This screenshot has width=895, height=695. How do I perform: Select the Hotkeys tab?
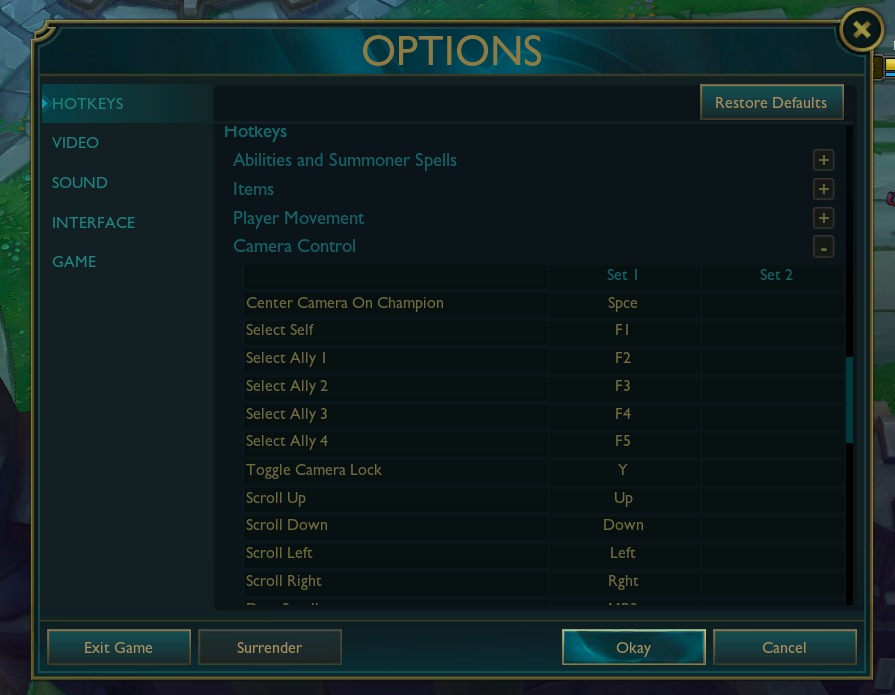coord(88,103)
